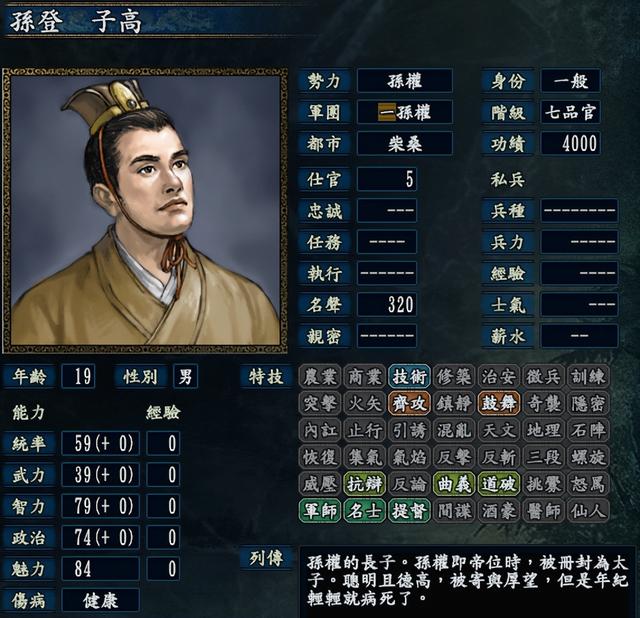Choose the 提督 skill tile
This screenshot has height=618, width=640.
[x=409, y=511]
